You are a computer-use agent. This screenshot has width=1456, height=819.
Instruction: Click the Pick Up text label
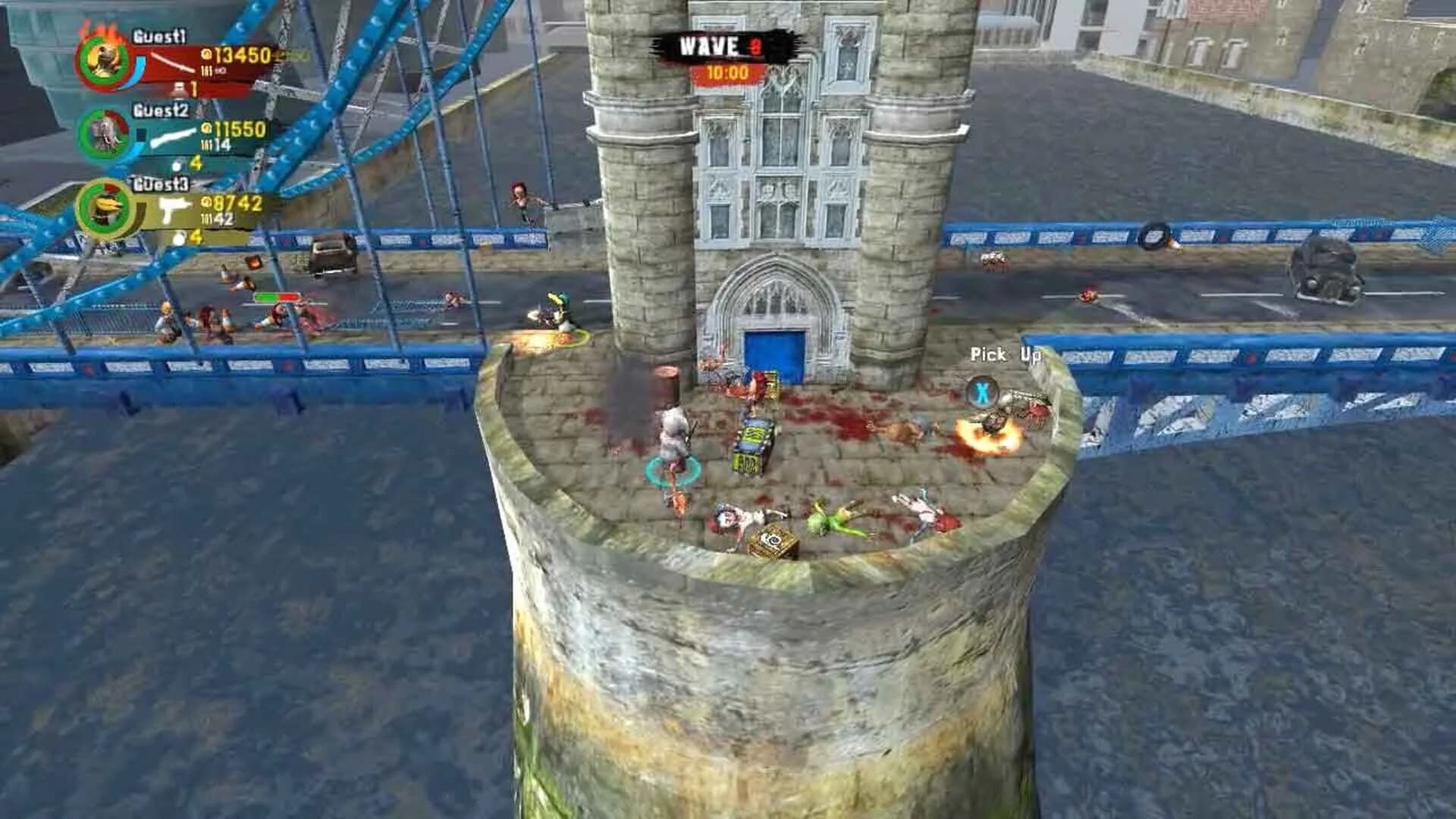pyautogui.click(x=1003, y=354)
